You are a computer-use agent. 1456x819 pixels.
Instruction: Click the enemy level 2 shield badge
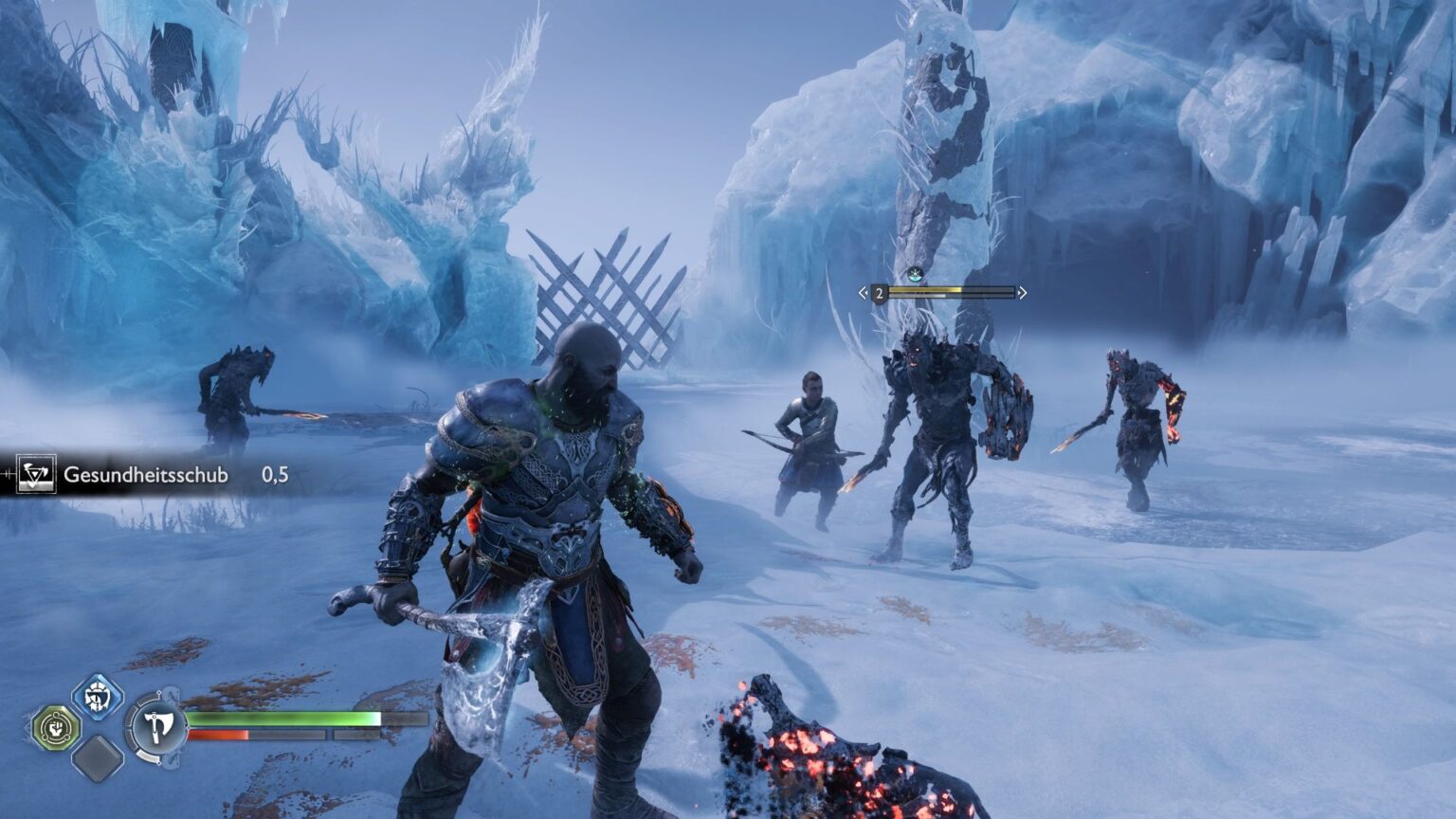[x=881, y=292]
